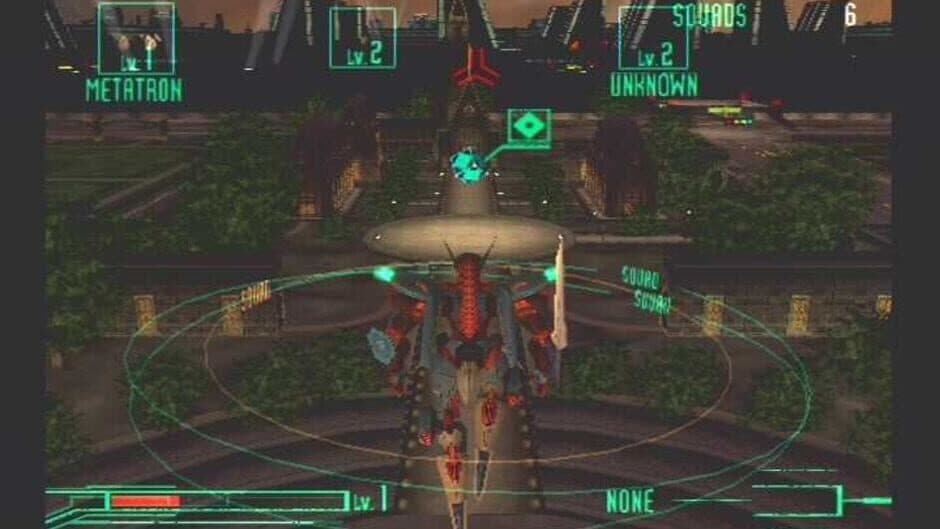Pick the unlabeled Lv. 2 squad box
Image resolution: width=940 pixels, height=529 pixels.
(362, 38)
